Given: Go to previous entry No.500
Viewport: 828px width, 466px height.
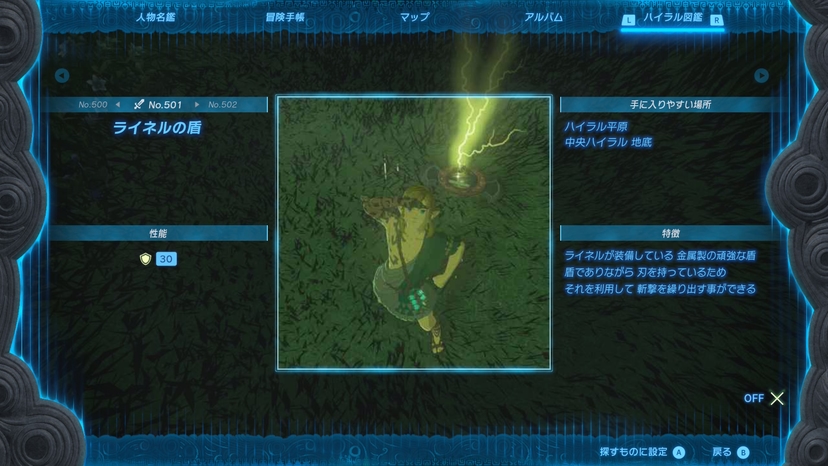Looking at the screenshot, I should click(94, 104).
